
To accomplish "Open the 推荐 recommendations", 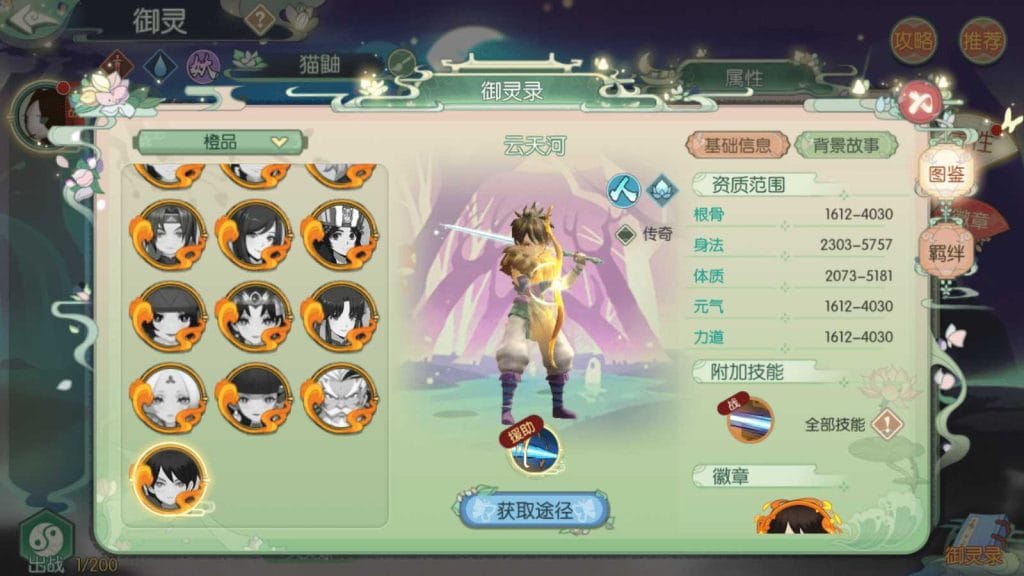I will tap(983, 41).
